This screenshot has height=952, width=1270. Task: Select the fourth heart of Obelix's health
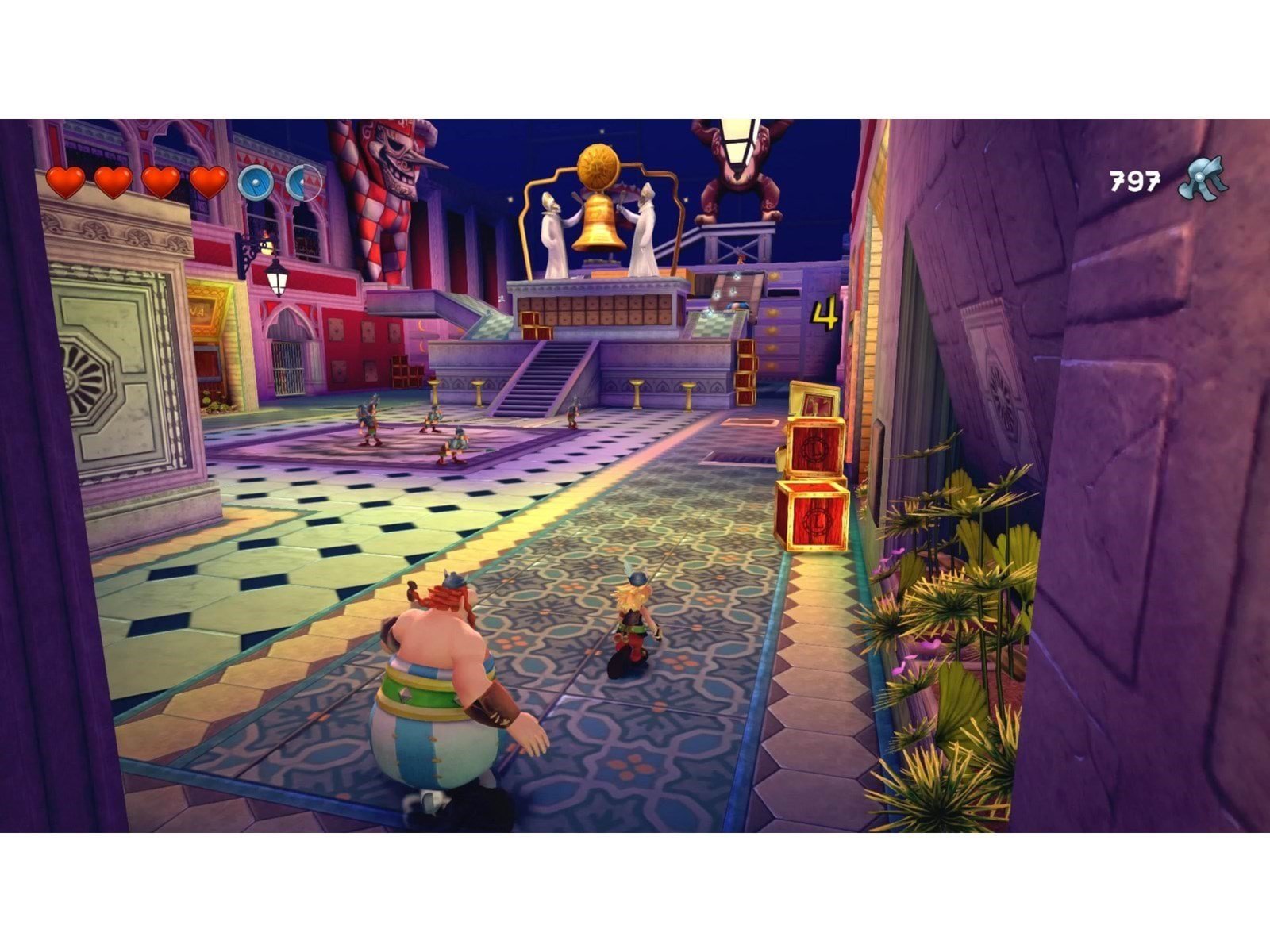(x=209, y=181)
